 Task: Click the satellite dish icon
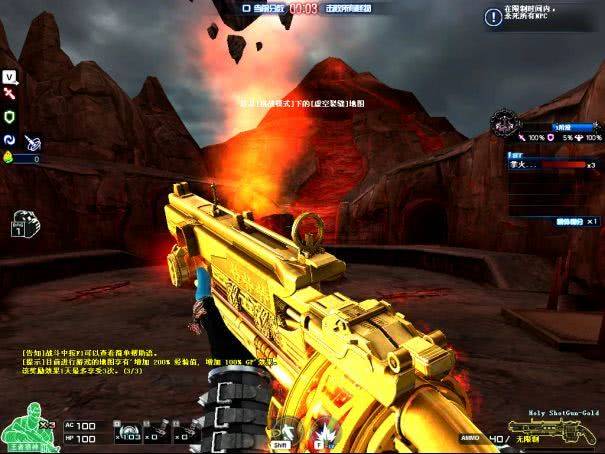(31, 143)
